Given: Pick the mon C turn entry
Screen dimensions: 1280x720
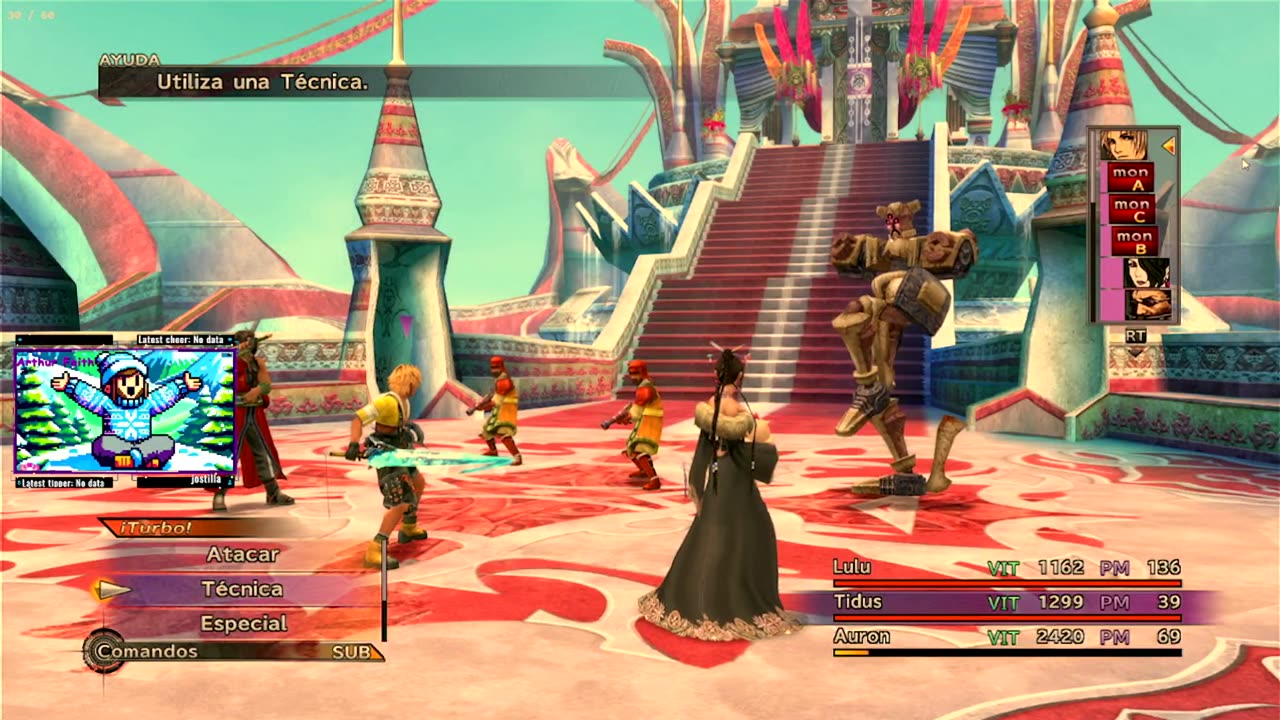Looking at the screenshot, I should pyautogui.click(x=1132, y=210).
